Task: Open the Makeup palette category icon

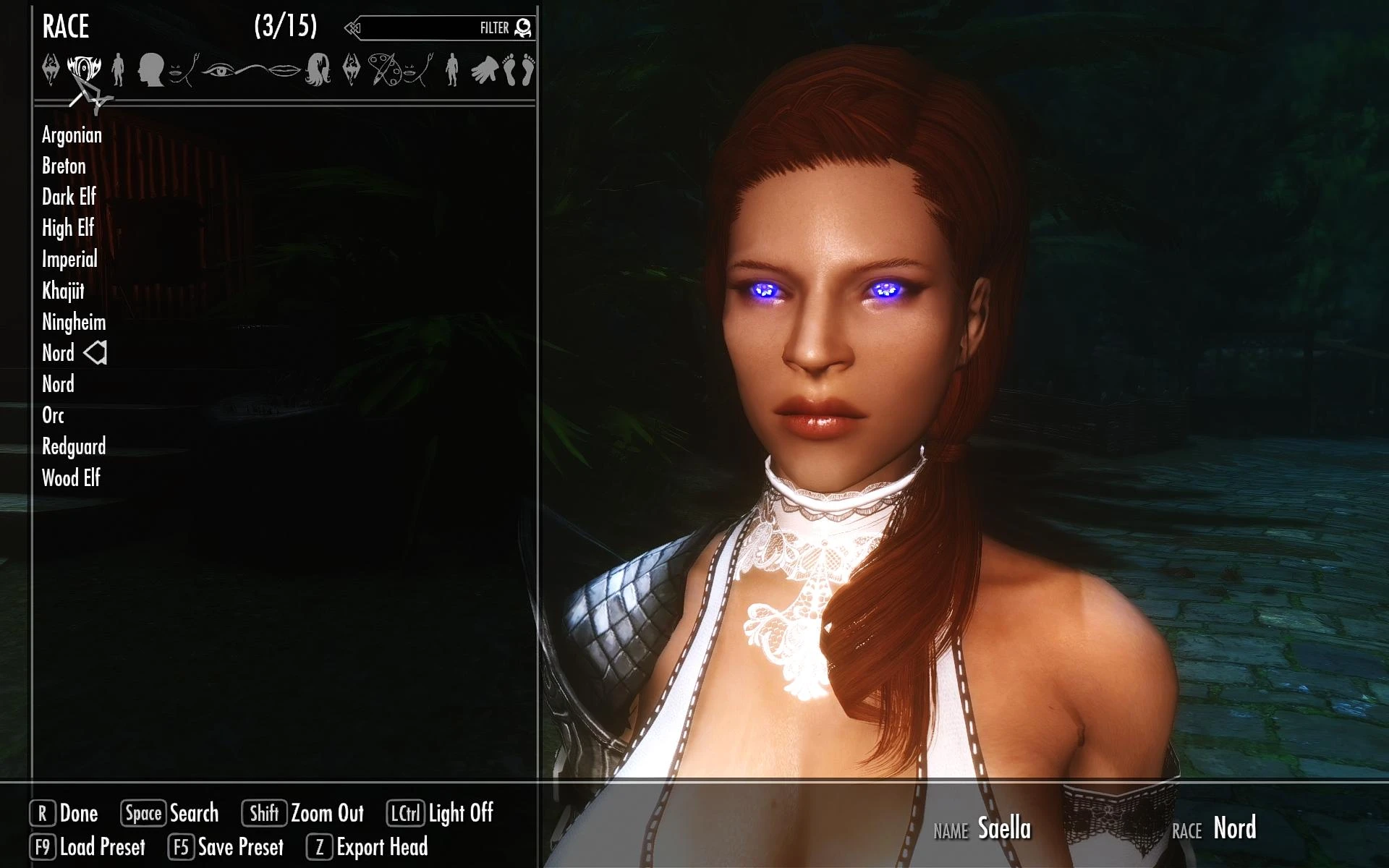Action: click(384, 71)
